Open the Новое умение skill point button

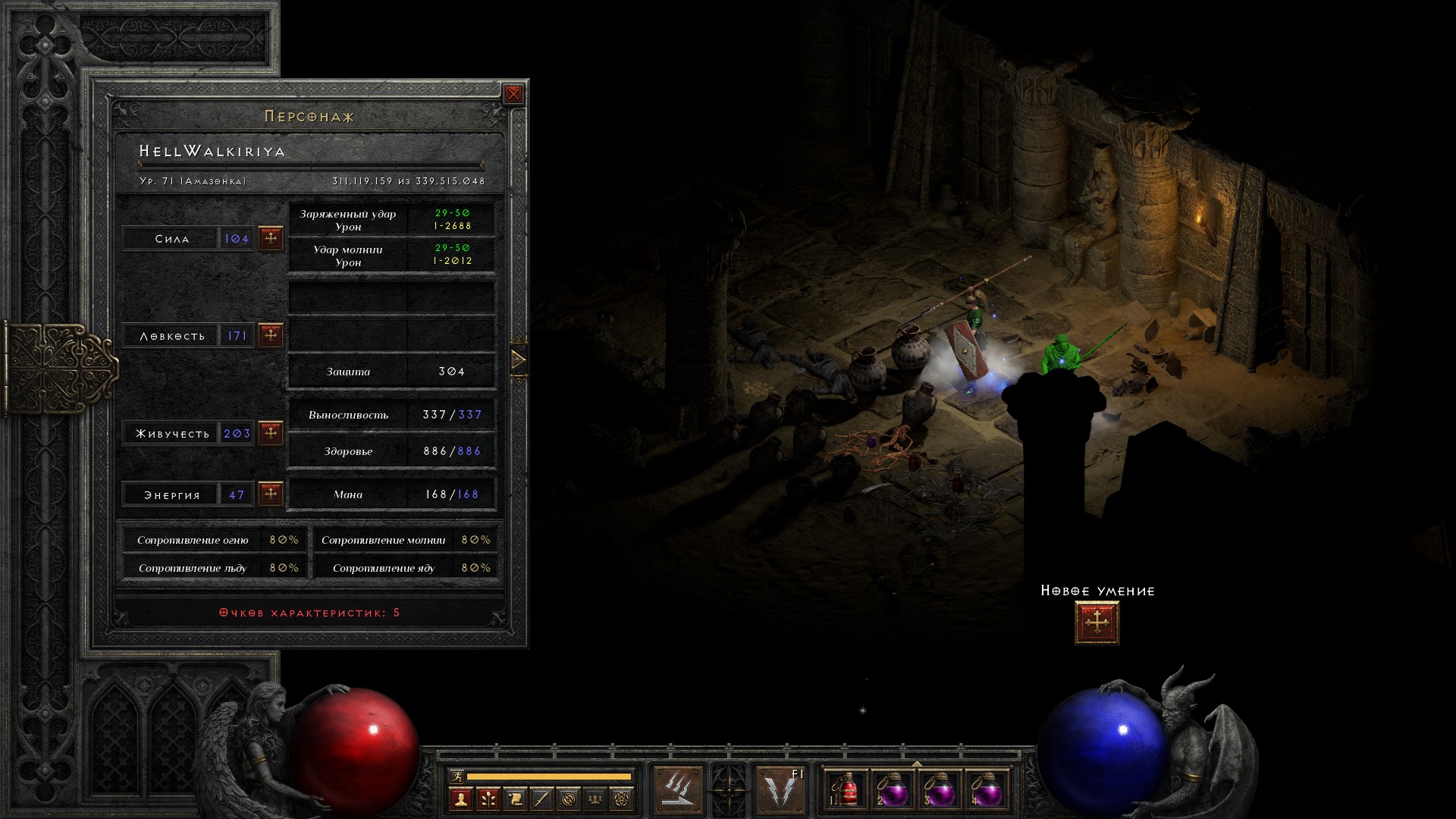[x=1097, y=623]
